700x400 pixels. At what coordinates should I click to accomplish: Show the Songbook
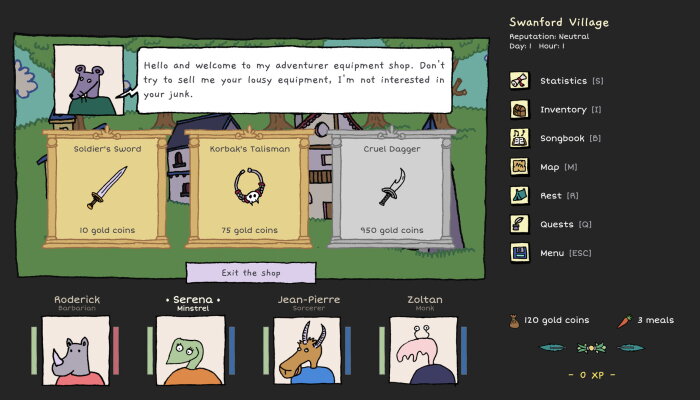[x=563, y=139]
